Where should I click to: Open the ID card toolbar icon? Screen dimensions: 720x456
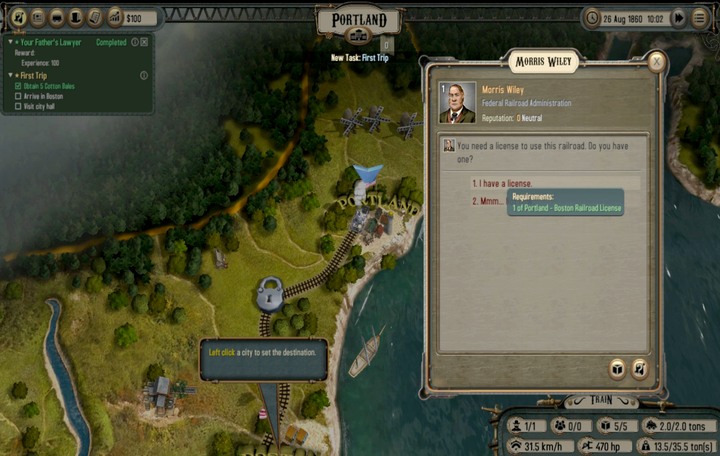click(38, 17)
